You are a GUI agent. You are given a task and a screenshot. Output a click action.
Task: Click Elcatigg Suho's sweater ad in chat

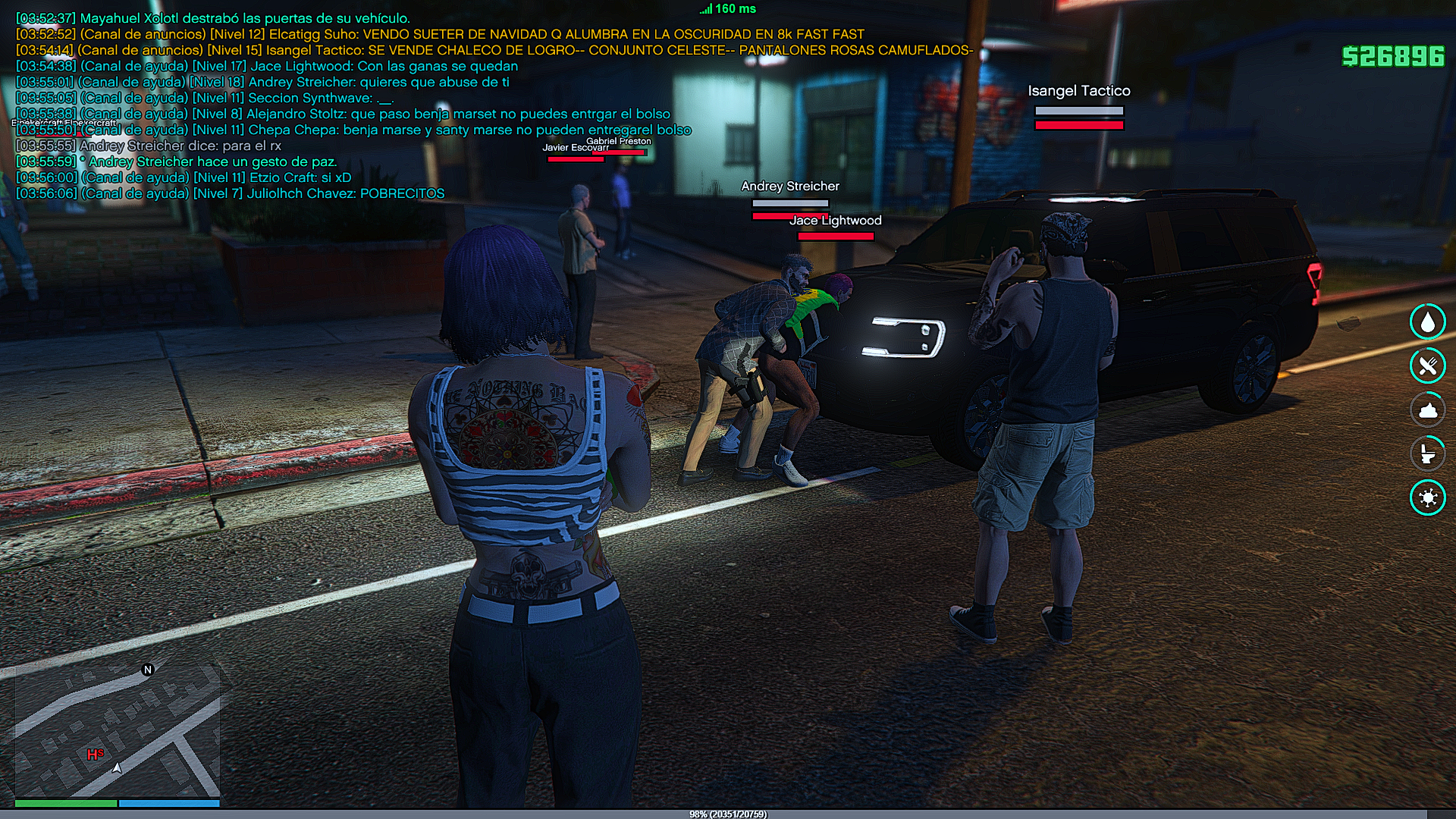click(x=440, y=34)
